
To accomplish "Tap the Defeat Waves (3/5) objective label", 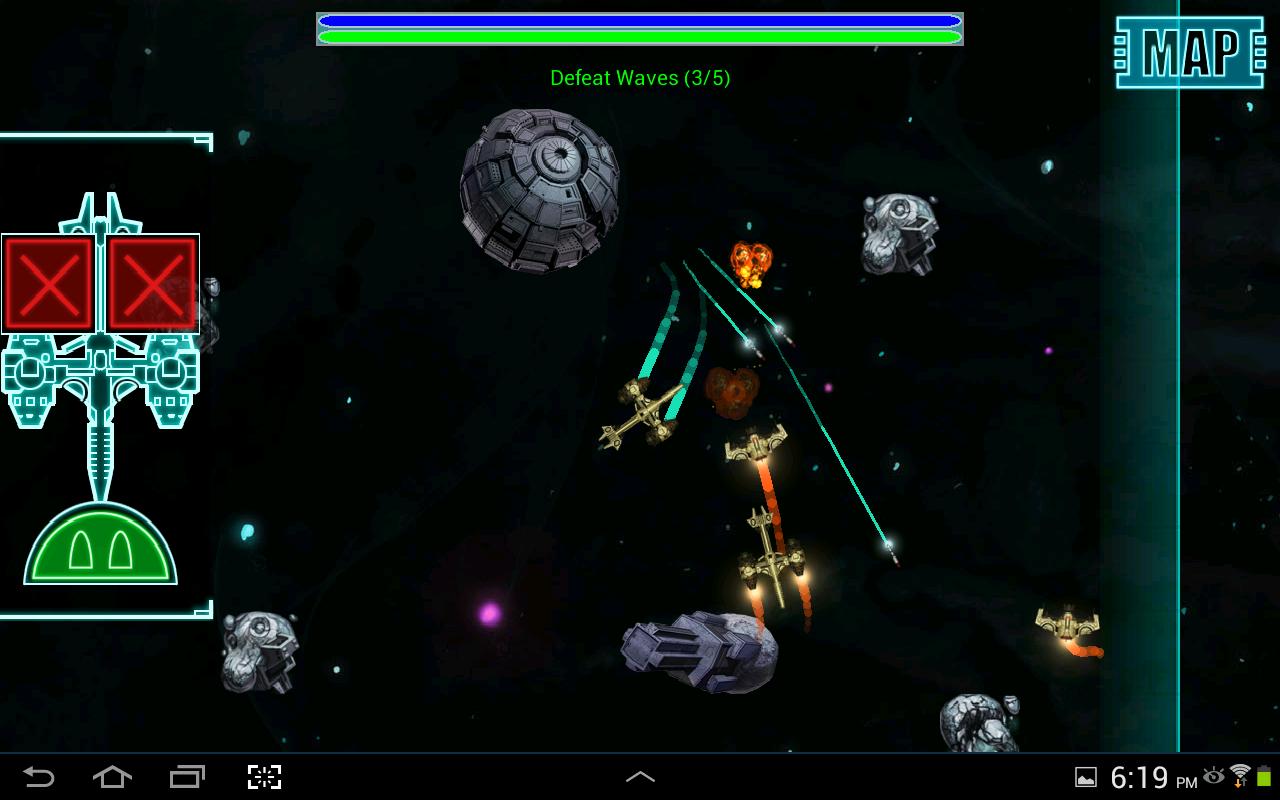I will pyautogui.click(x=640, y=78).
